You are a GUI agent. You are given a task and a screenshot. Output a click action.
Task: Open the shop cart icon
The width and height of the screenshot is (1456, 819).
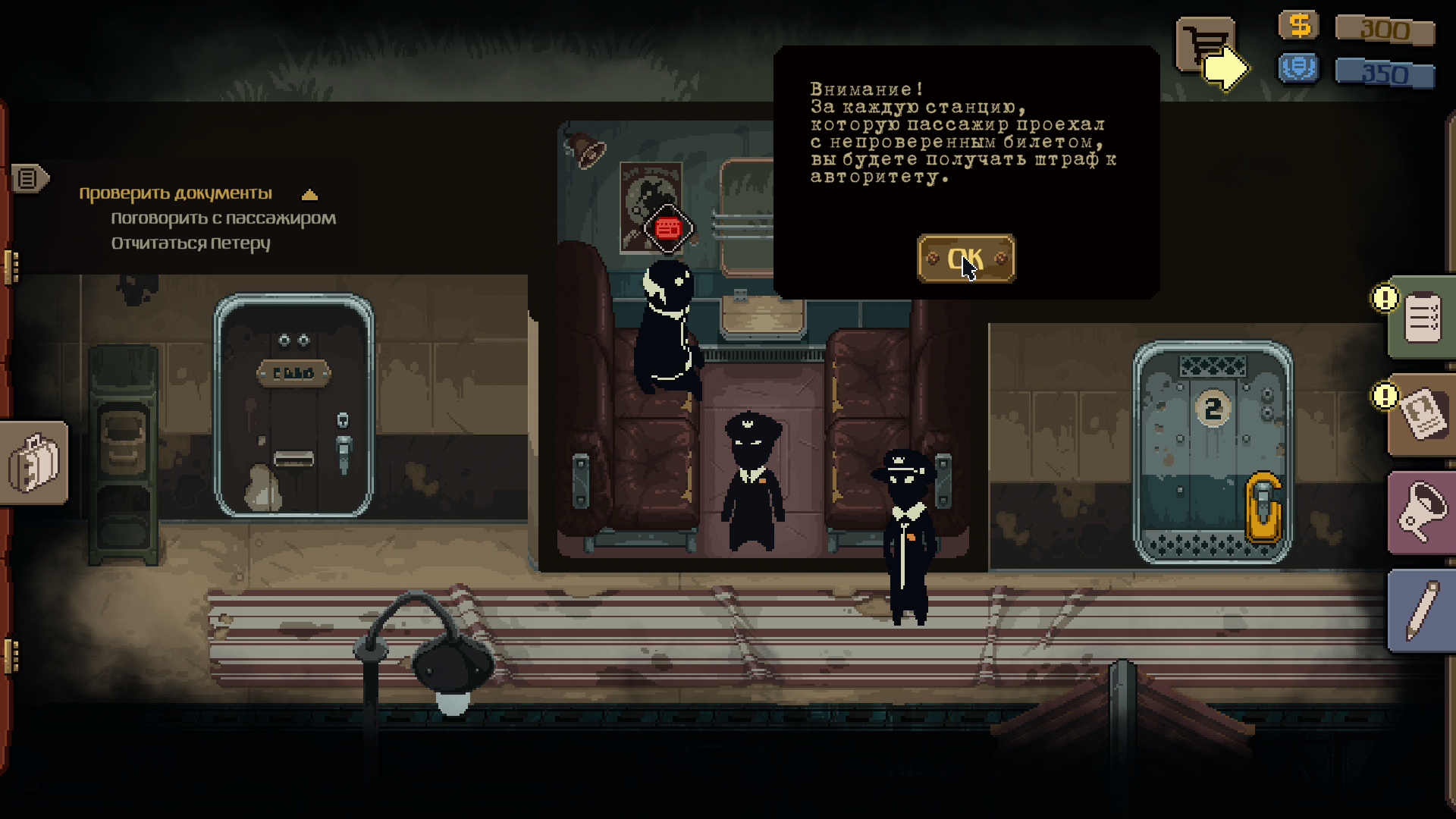(1203, 45)
